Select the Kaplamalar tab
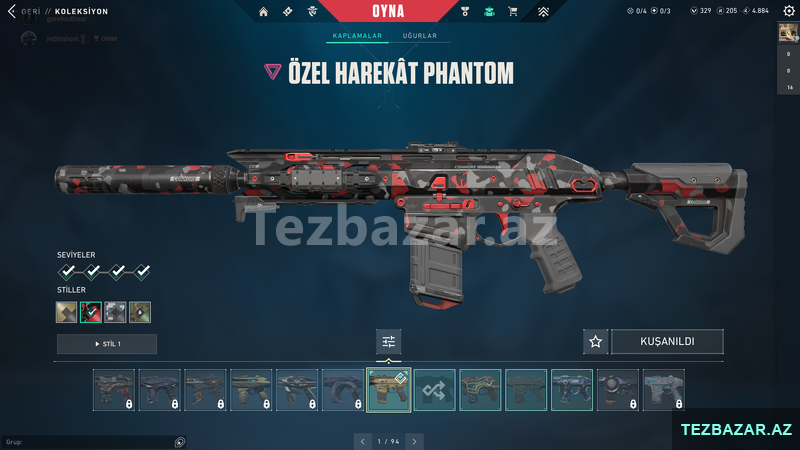 (358, 36)
